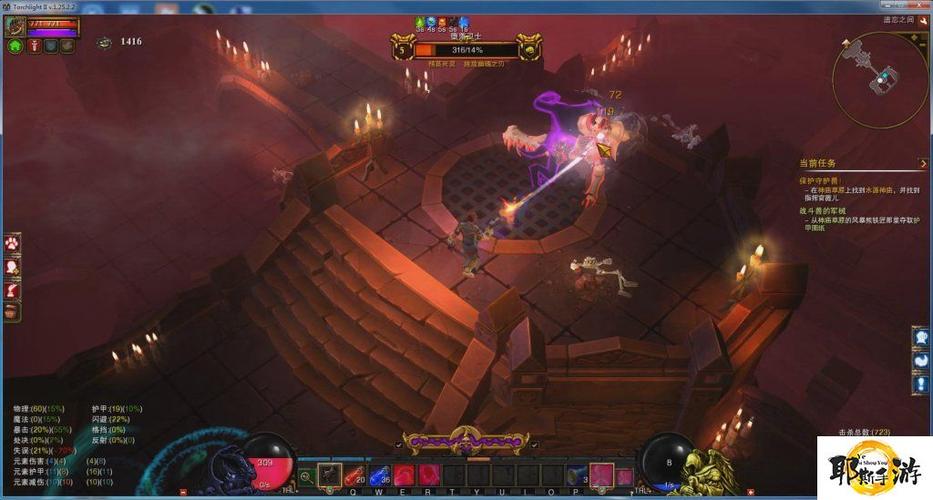
Task: Click the red skill above E key
Action: 404,475
